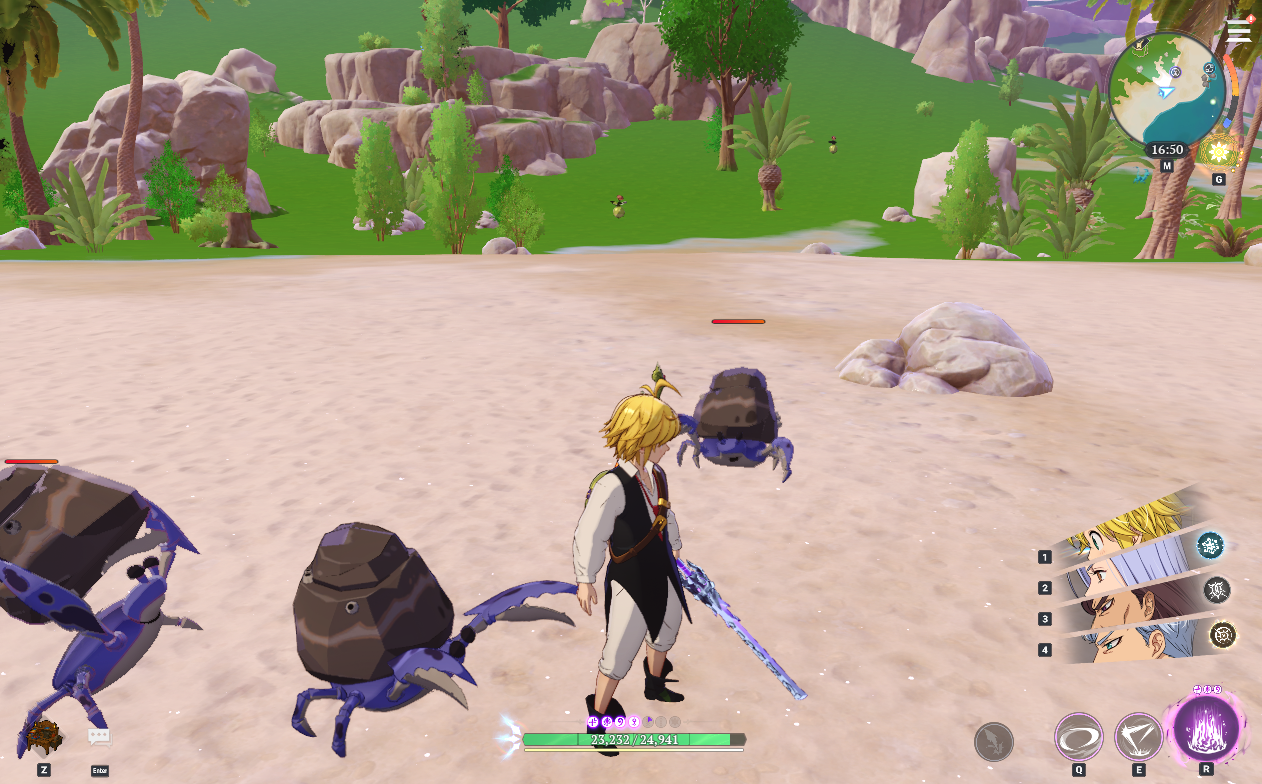Trigger the golden ring tag skill icon

pos(1223,634)
